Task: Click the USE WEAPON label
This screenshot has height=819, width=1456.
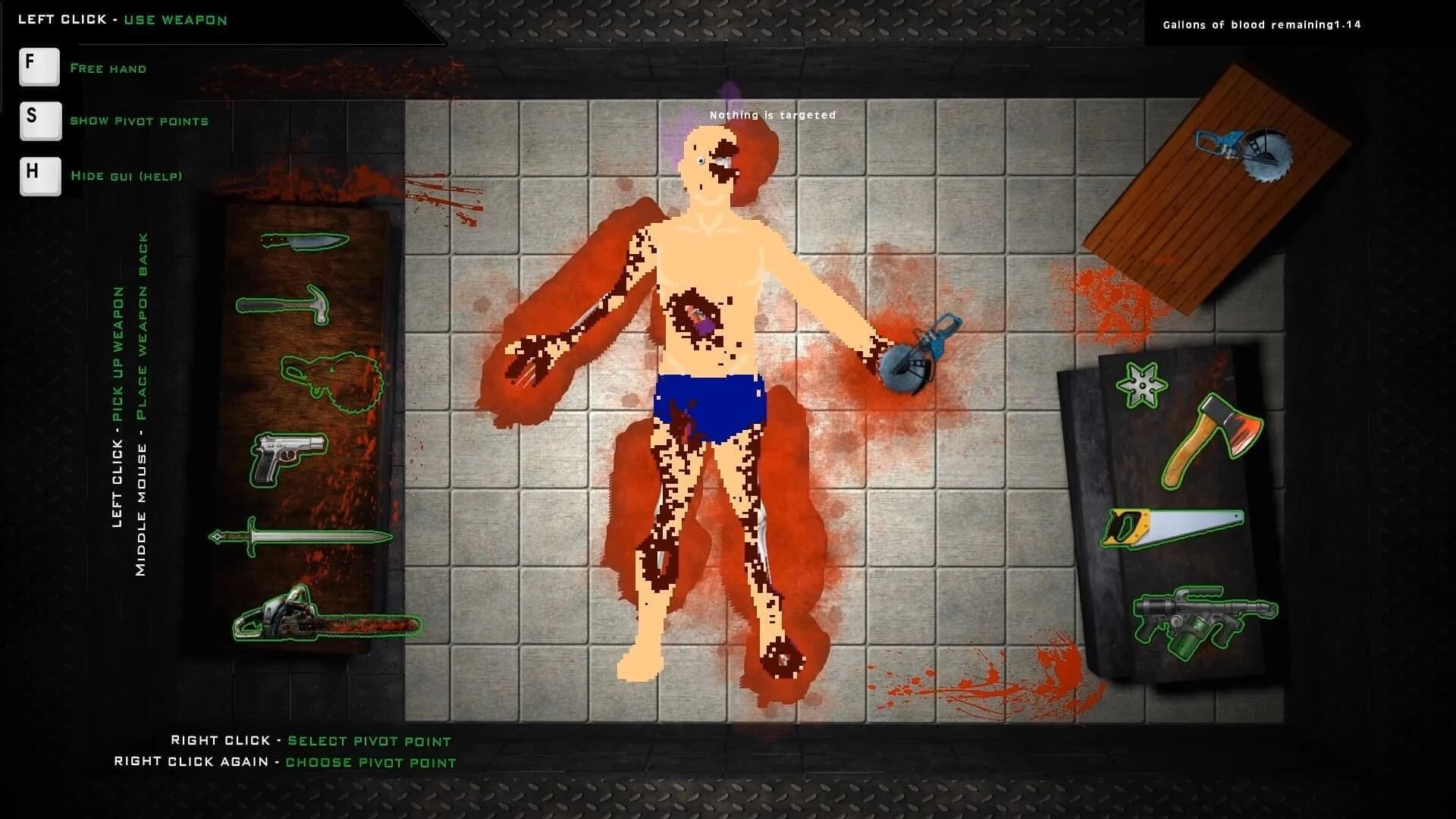Action: click(176, 20)
